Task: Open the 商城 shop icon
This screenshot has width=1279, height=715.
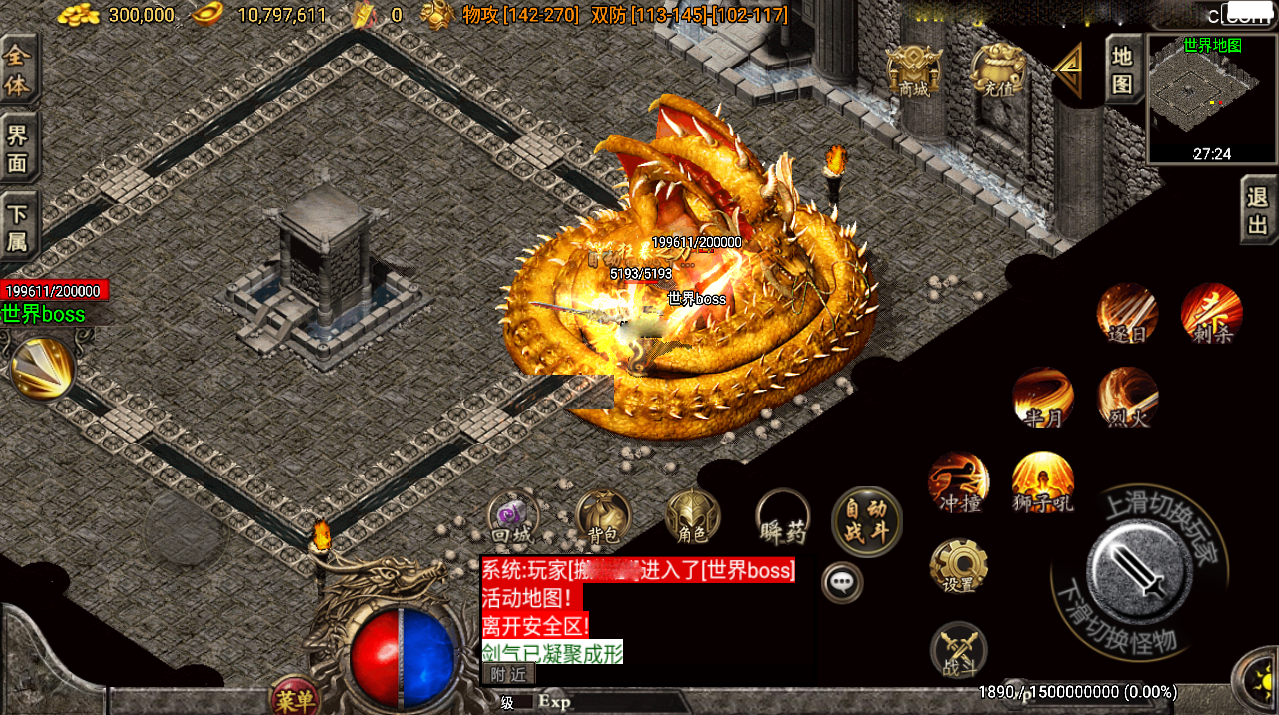Action: point(914,71)
